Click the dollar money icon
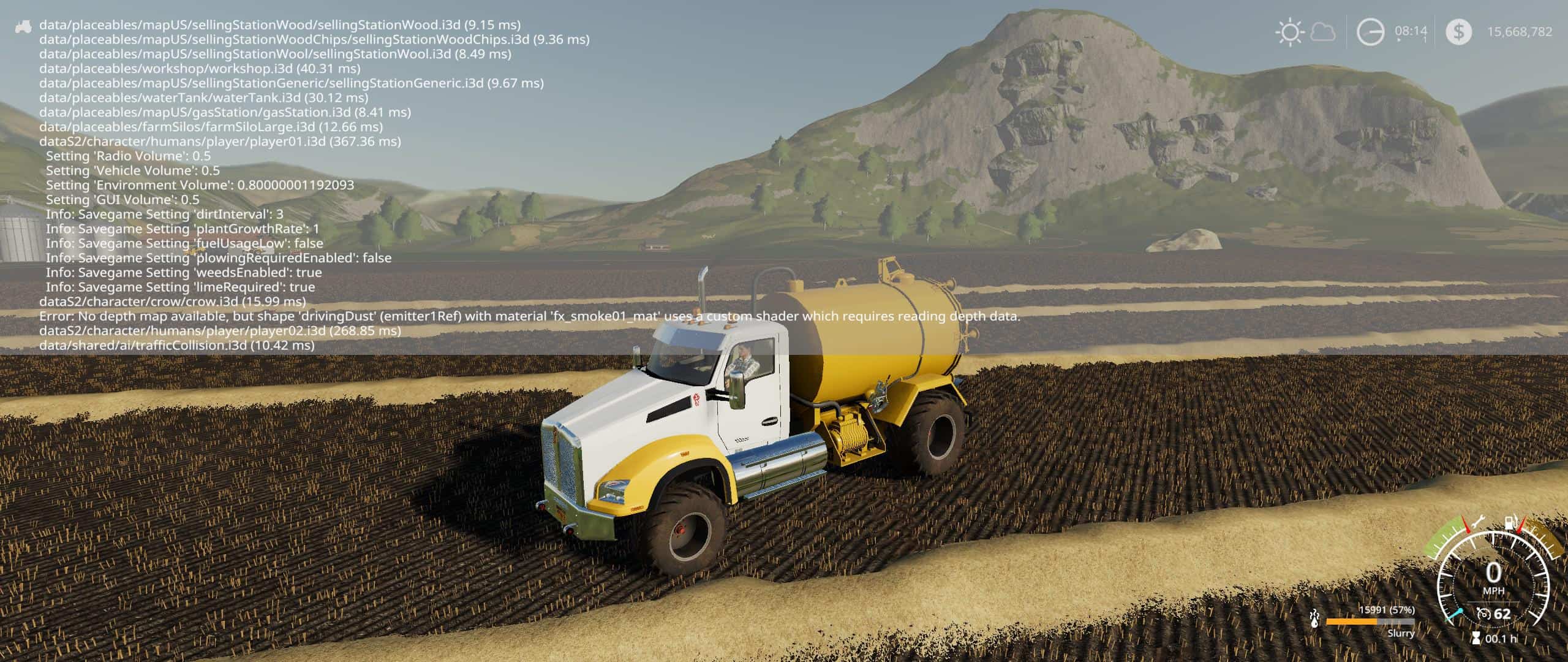Screen dimensions: 1568x662 1458,32
